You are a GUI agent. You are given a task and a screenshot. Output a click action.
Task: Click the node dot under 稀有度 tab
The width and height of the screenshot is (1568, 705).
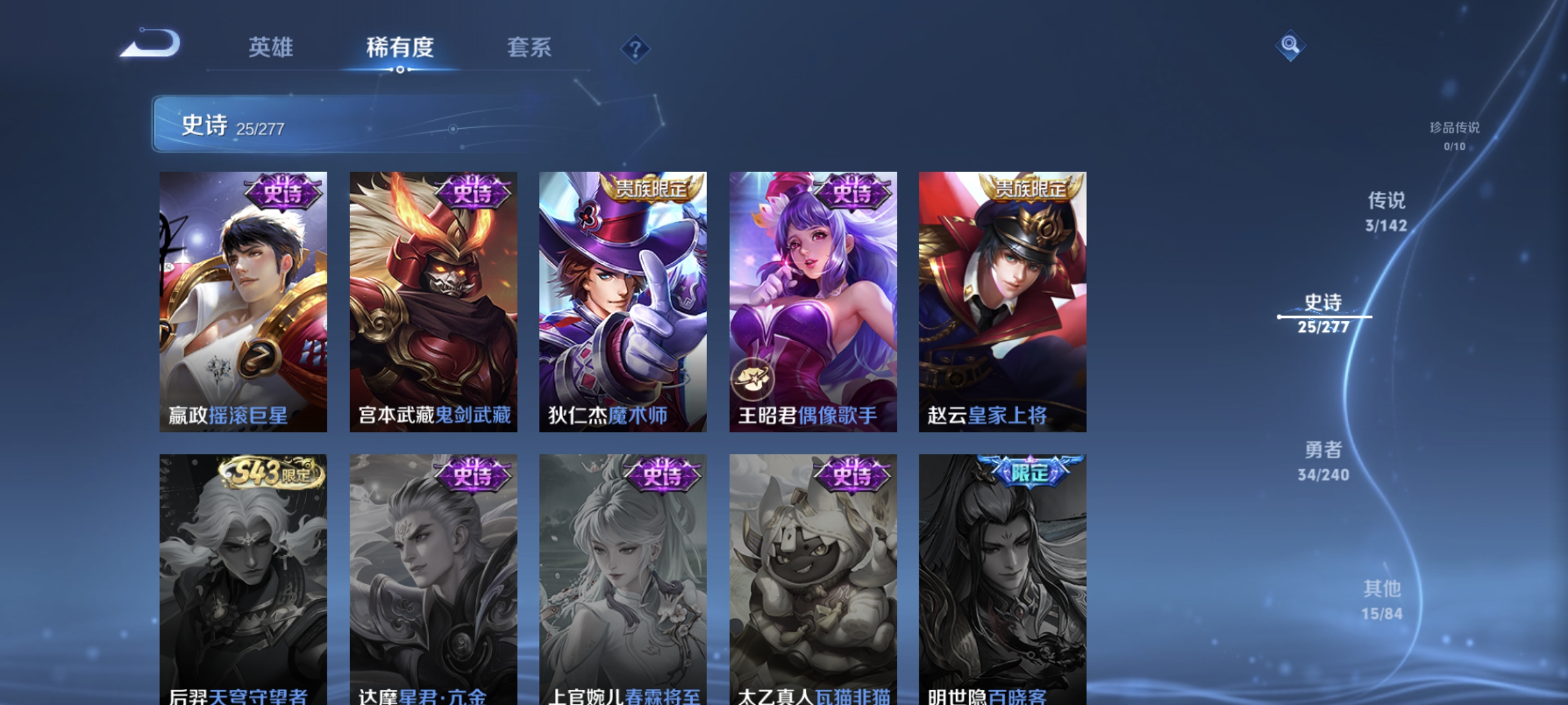pyautogui.click(x=400, y=69)
